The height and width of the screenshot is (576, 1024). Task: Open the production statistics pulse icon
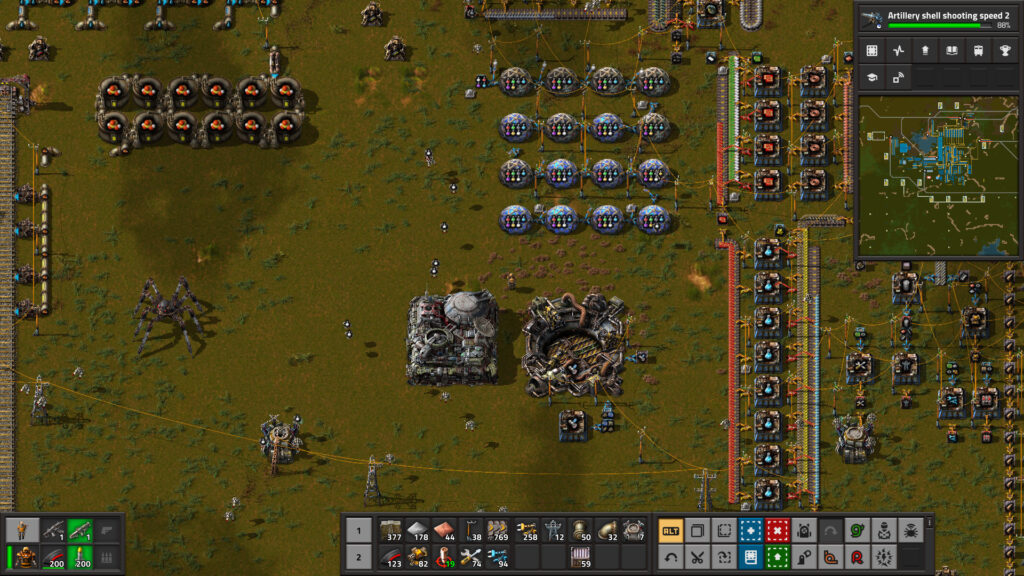pyautogui.click(x=898, y=51)
